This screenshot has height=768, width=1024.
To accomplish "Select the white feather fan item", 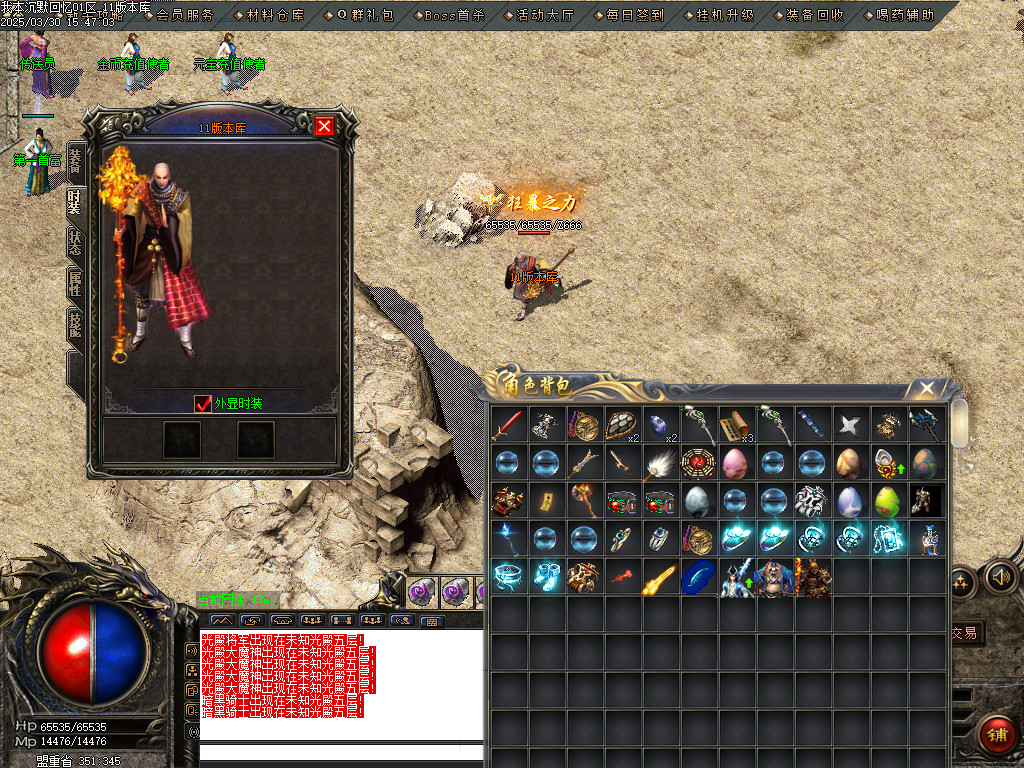I will click(x=659, y=463).
